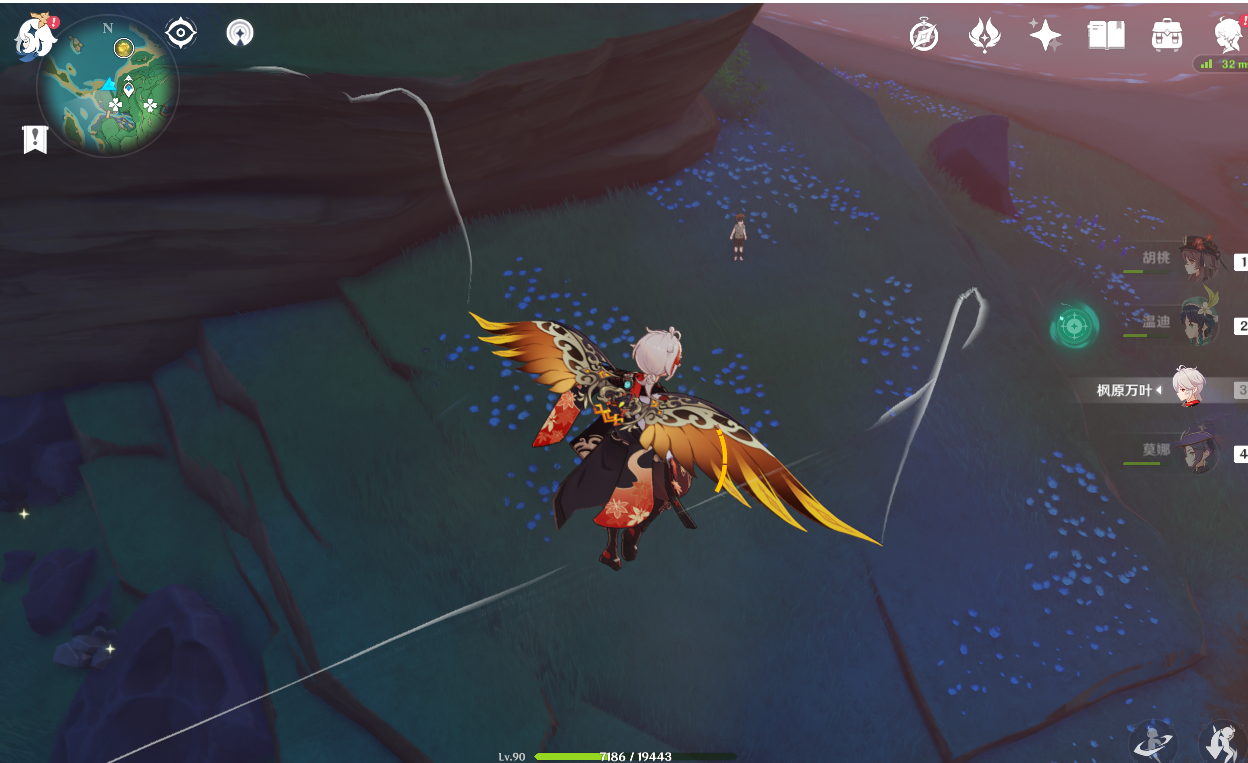Open the four-point star events icon
The height and width of the screenshot is (763, 1248).
point(1045,36)
